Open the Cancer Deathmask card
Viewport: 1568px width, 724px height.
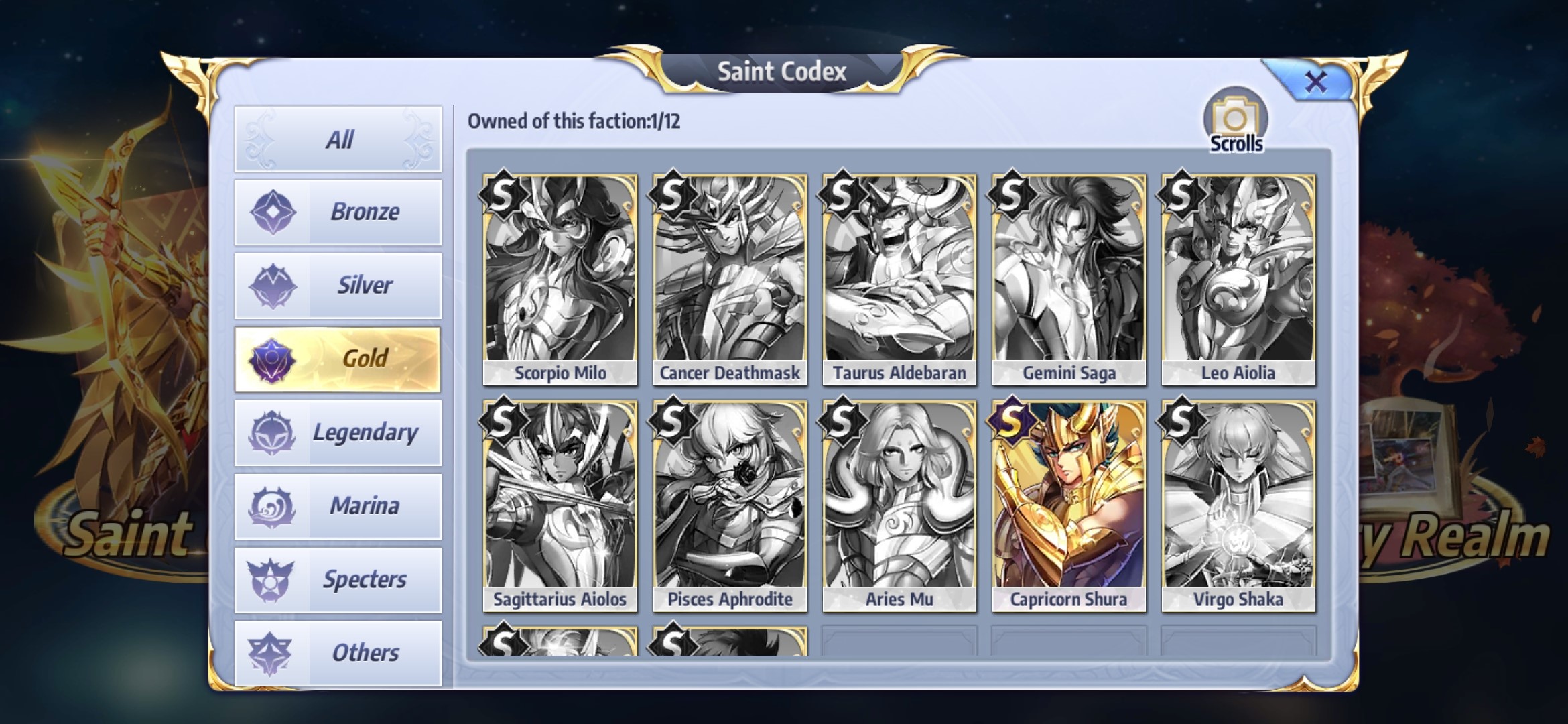pyautogui.click(x=730, y=280)
